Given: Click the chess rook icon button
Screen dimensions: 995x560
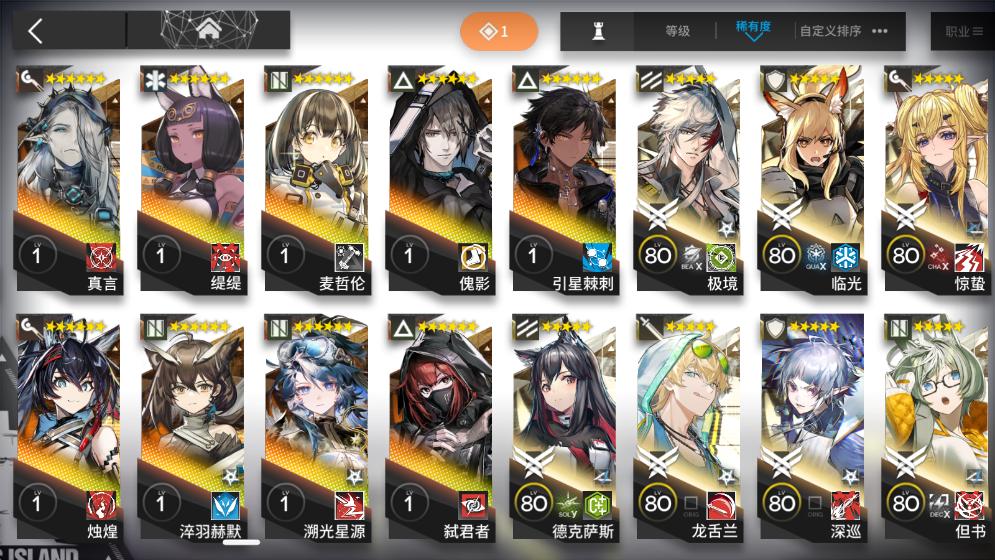Looking at the screenshot, I should point(599,31).
